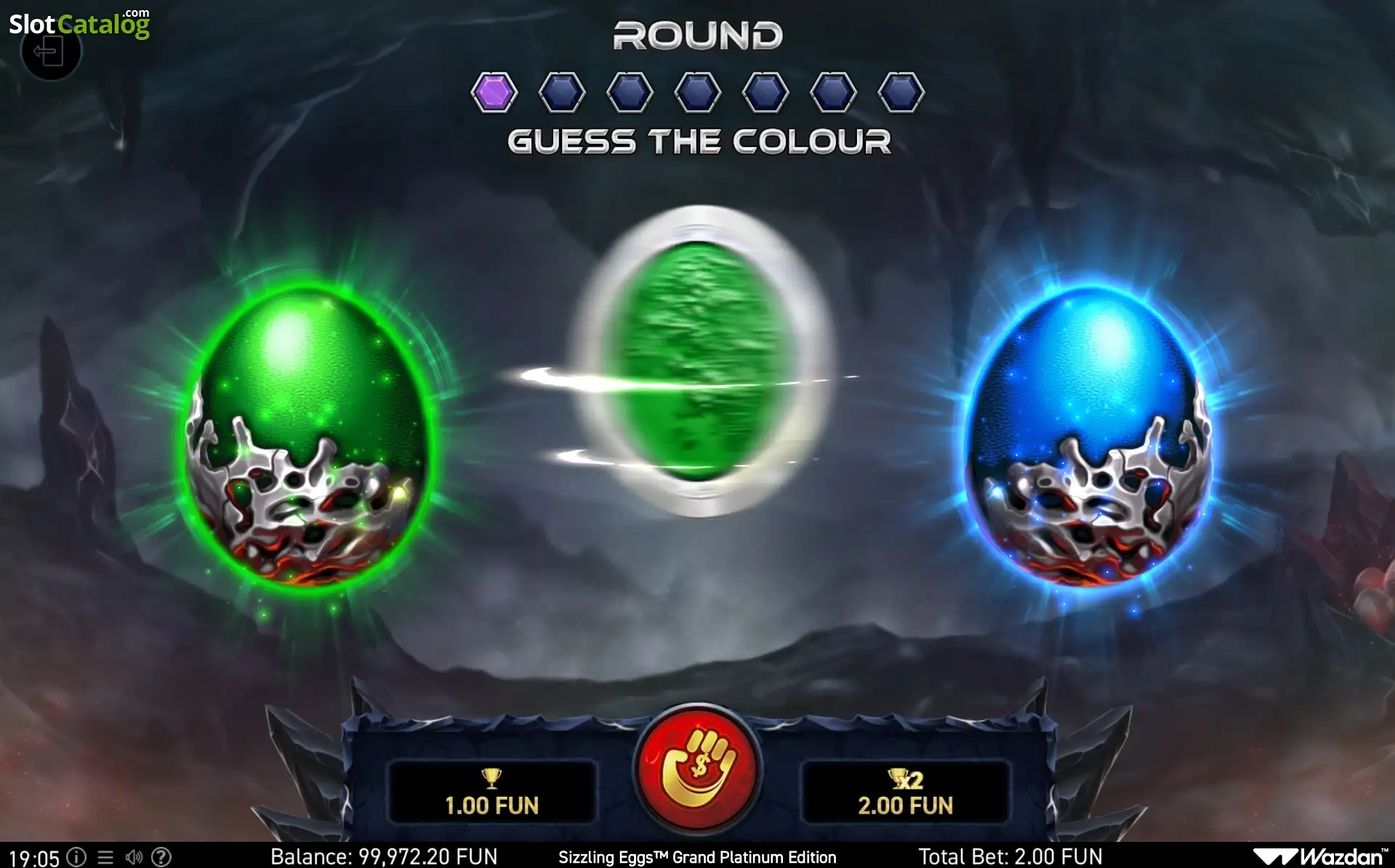Exit the game with the back arrow
The height and width of the screenshot is (868, 1395).
click(x=49, y=53)
